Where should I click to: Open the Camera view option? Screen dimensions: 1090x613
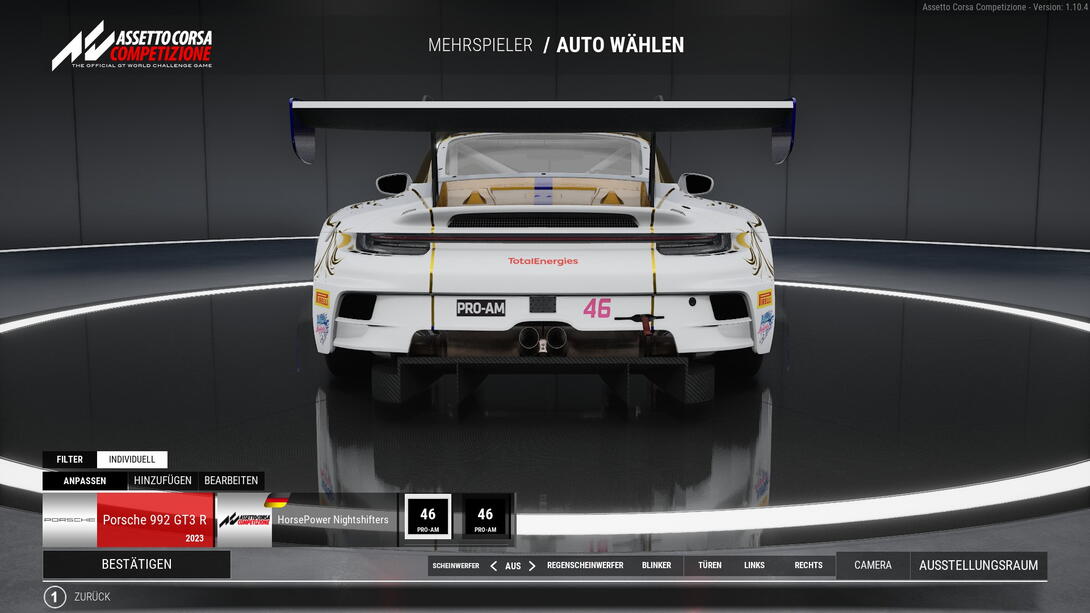(x=873, y=565)
